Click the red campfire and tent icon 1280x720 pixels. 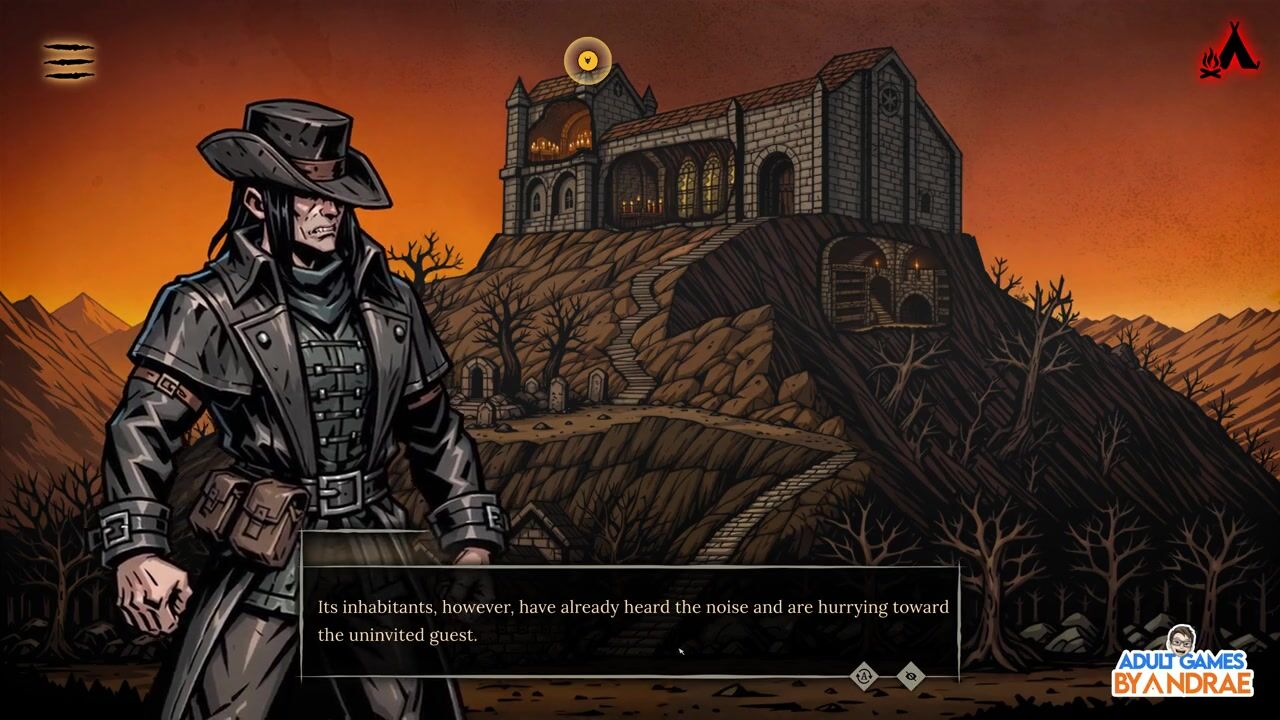[1229, 51]
